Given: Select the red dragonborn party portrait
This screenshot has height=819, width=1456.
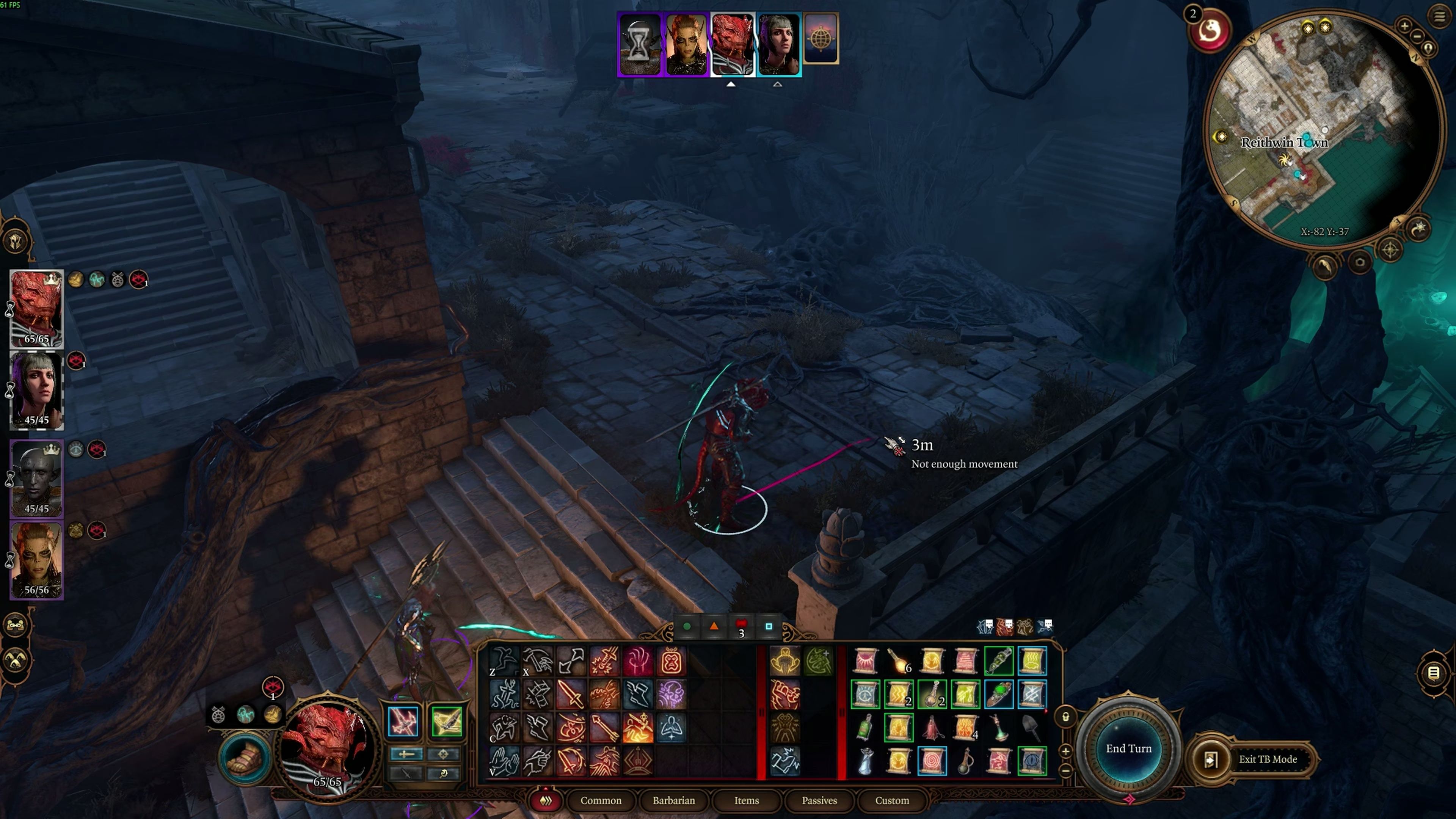Looking at the screenshot, I should [37, 308].
